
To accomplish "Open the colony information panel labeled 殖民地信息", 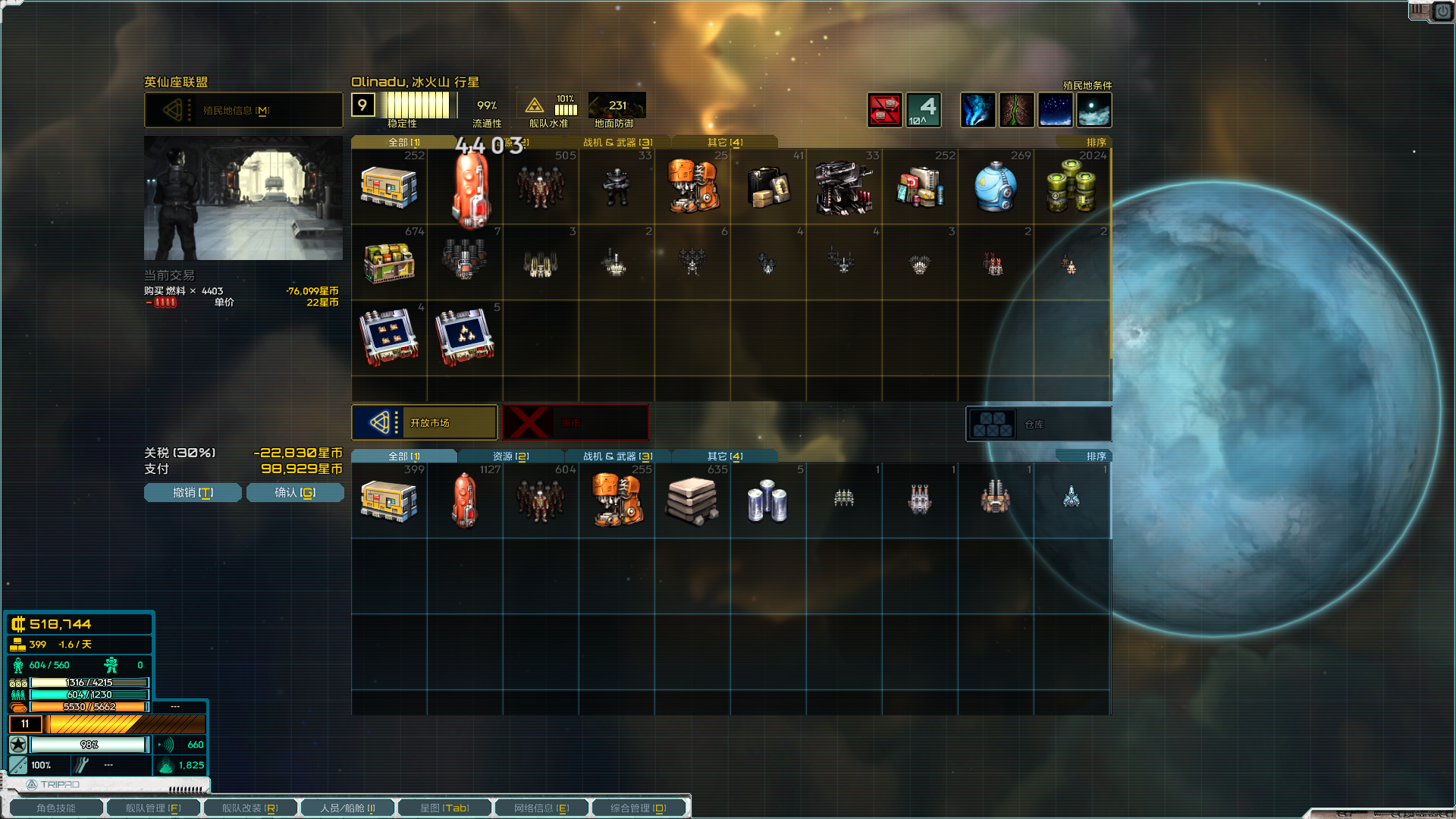I will (x=243, y=109).
